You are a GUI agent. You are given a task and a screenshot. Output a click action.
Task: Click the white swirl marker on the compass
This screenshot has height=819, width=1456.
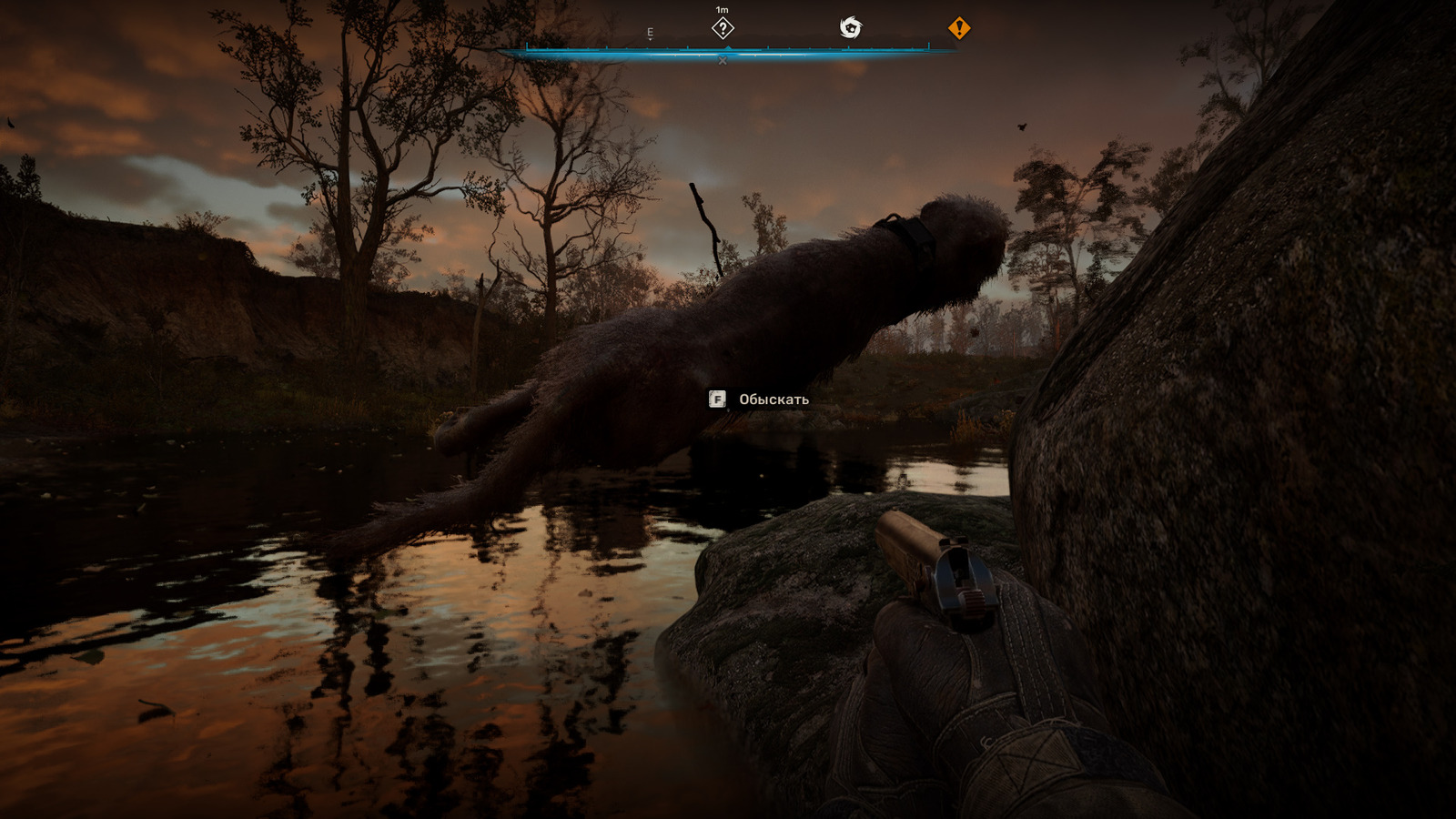850,28
